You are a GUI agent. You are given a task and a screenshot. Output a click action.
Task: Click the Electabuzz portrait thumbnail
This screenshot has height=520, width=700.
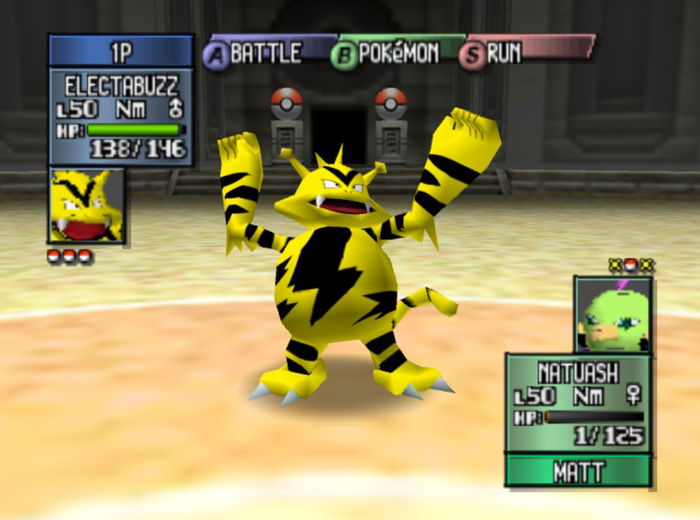(86, 206)
